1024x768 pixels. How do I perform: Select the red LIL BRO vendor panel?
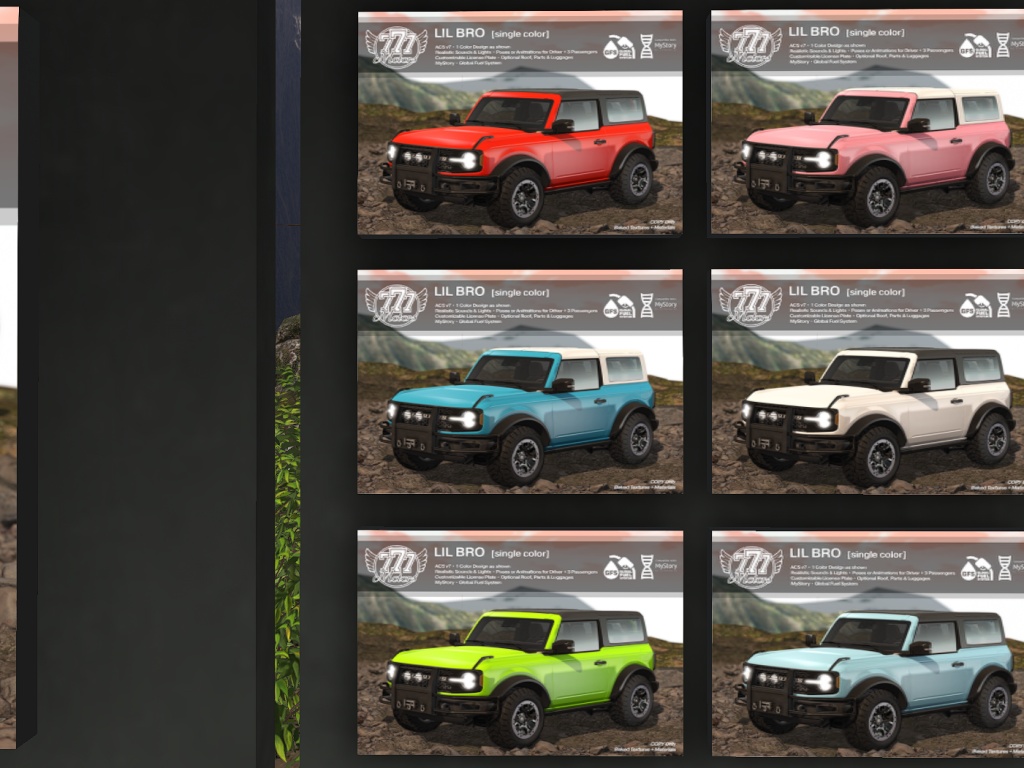(x=520, y=124)
